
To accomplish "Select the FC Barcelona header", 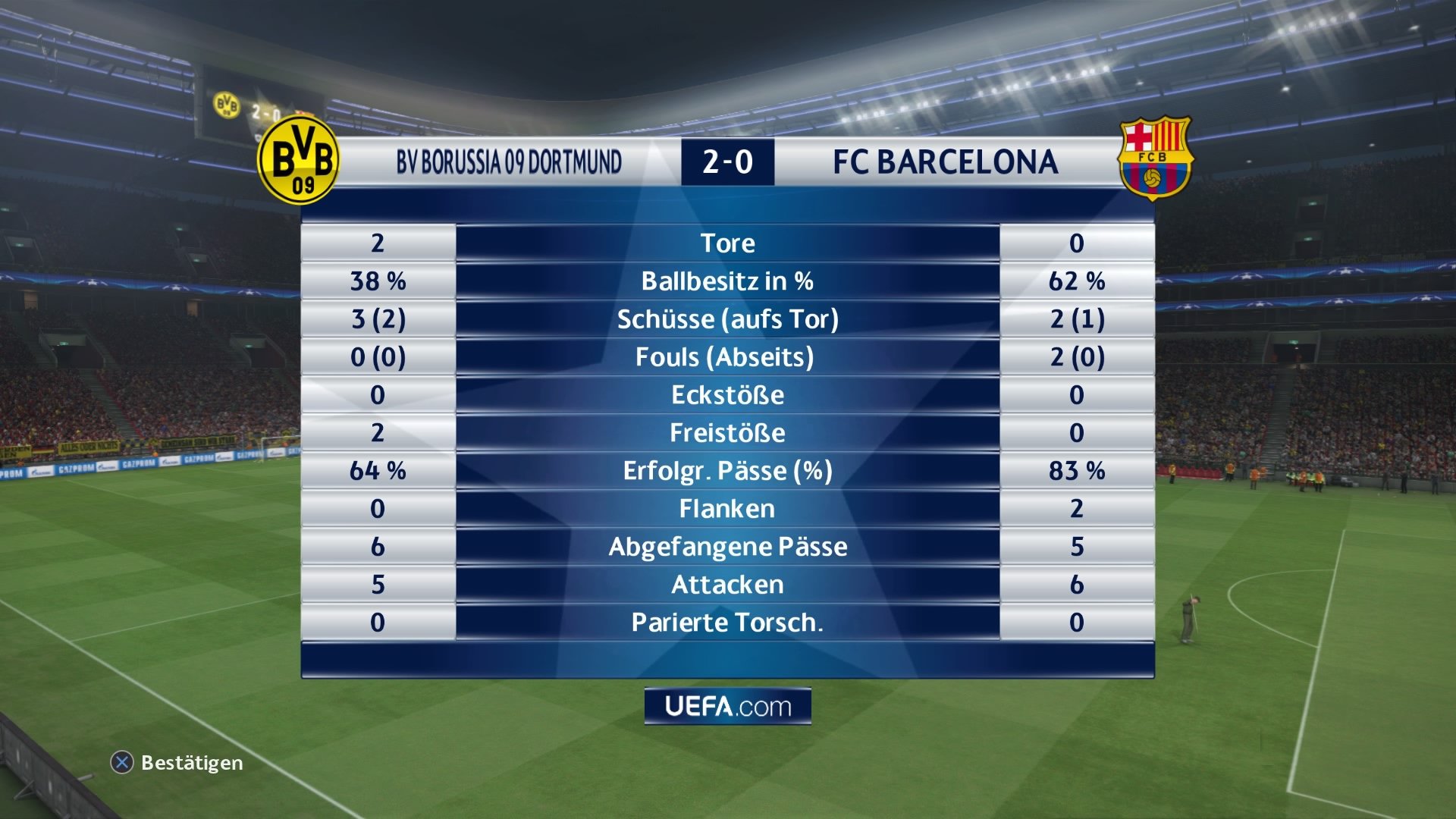I will tap(945, 161).
